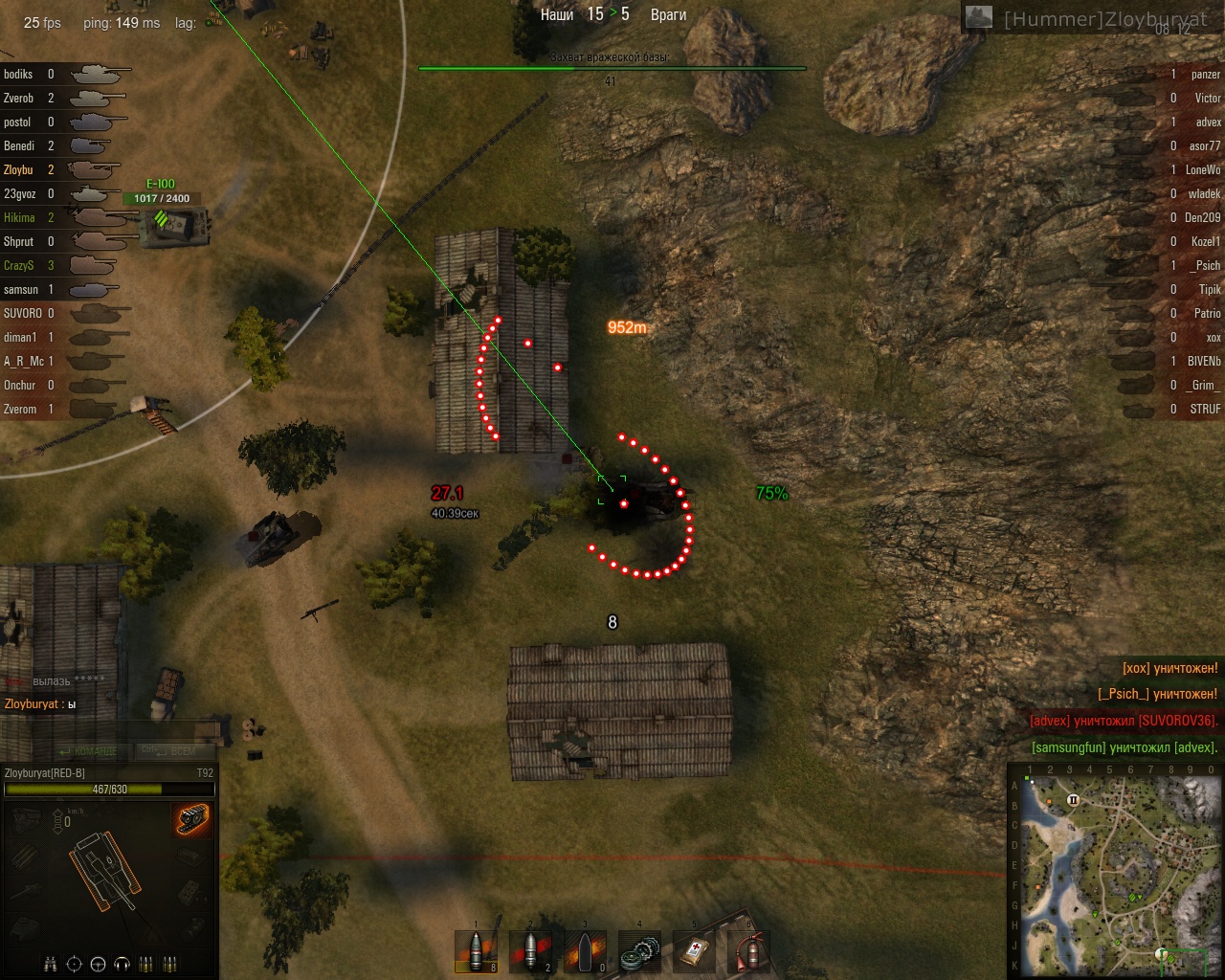Select the commander binoculars crew icon

coord(51,964)
